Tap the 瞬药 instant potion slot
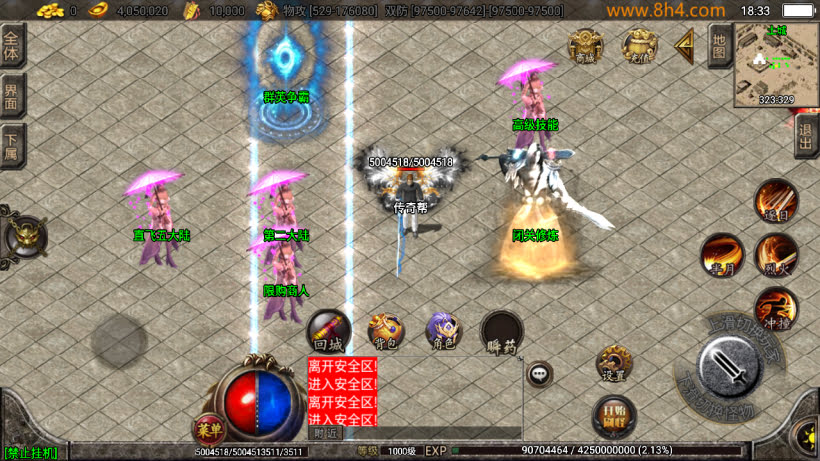820x461 pixels. (x=501, y=333)
